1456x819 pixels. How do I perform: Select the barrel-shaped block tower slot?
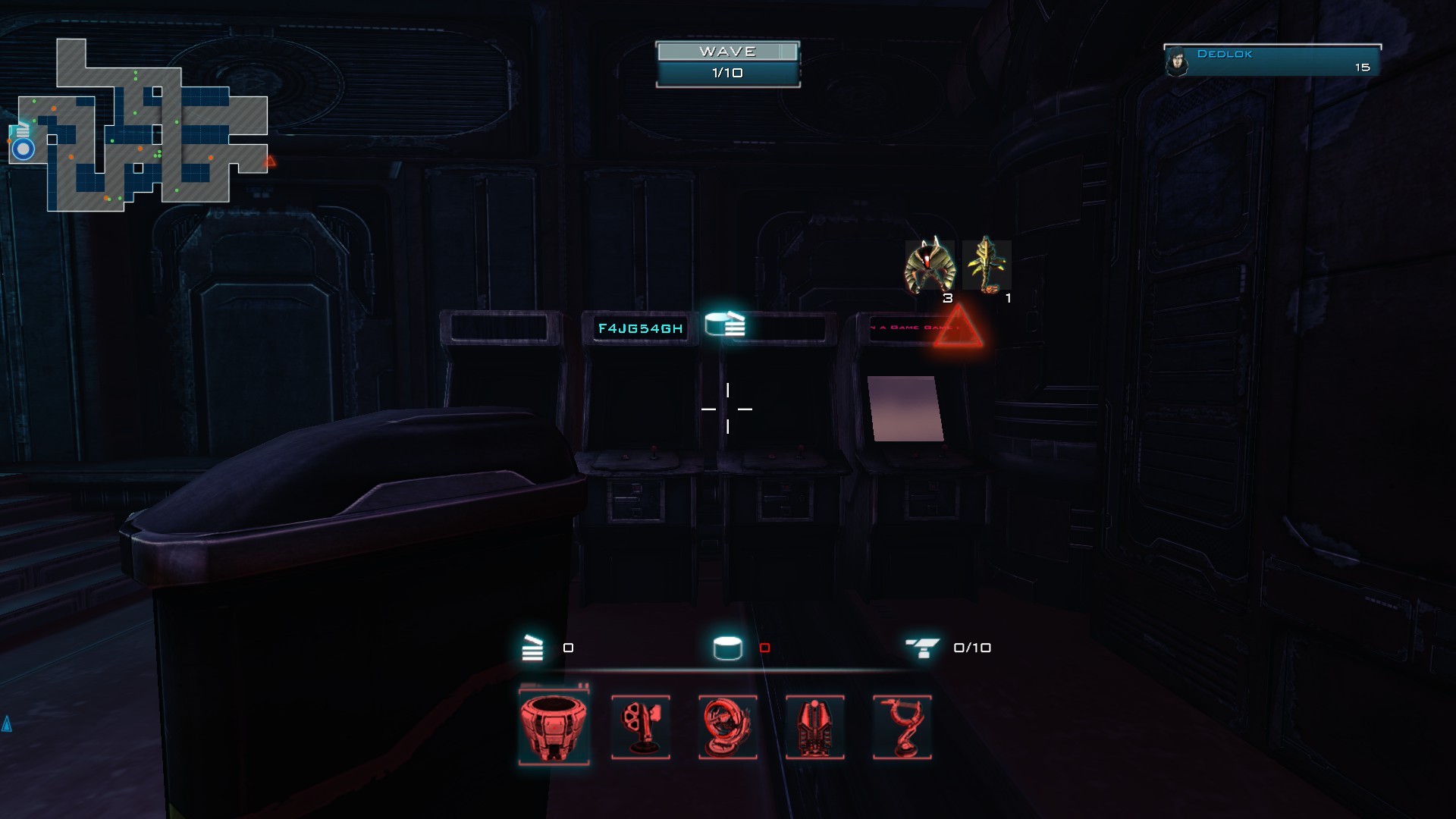coord(554,726)
